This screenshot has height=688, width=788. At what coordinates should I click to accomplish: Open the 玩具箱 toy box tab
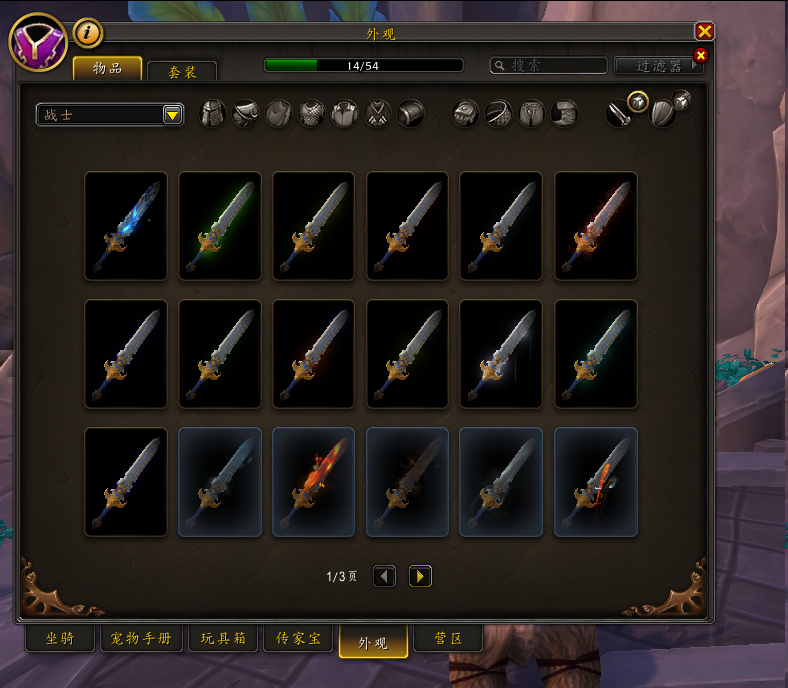[x=222, y=638]
